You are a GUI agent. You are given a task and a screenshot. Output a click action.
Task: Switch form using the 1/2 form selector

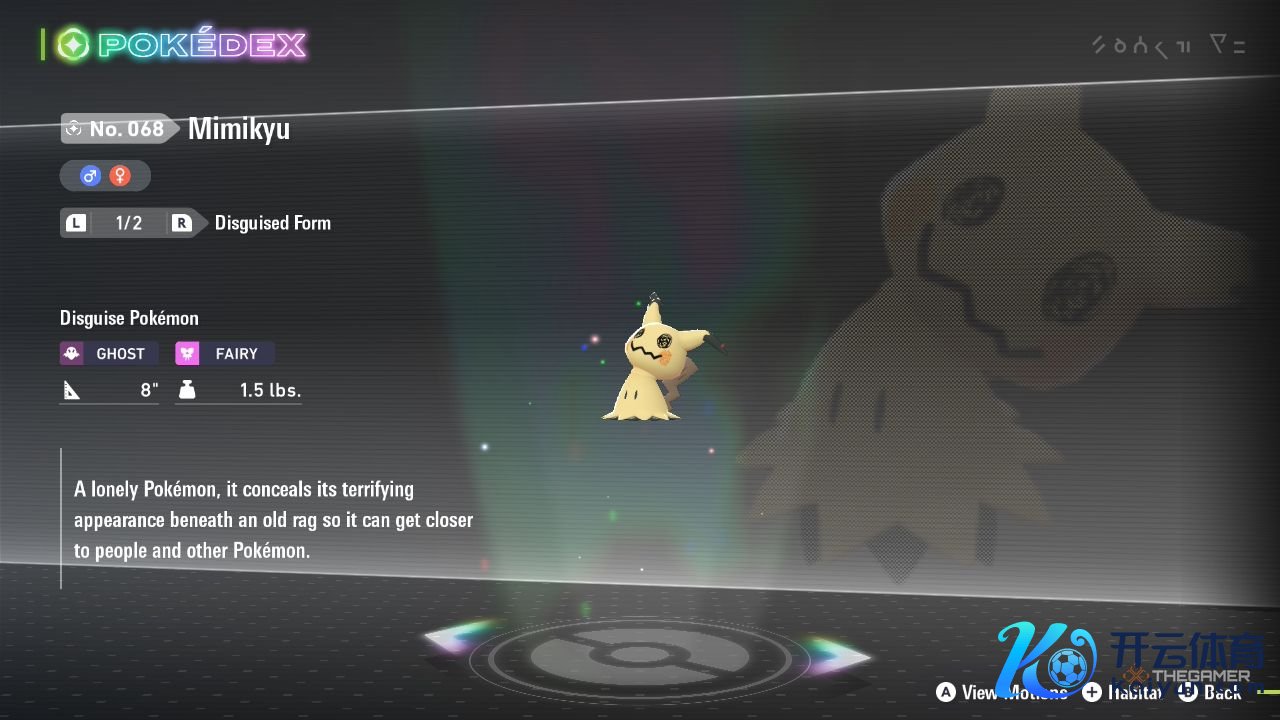128,223
